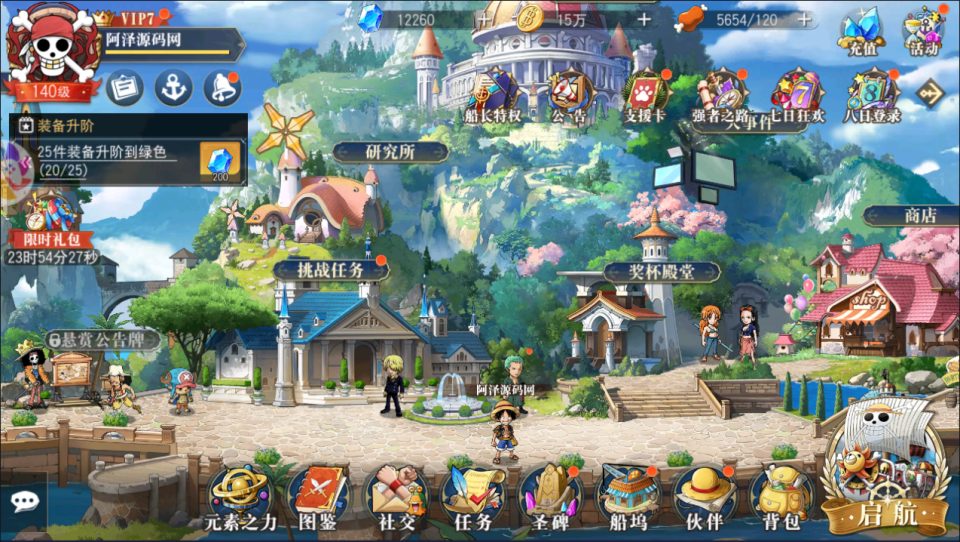Viewport: 960px width, 542px height.
Task: Open the 伙伴 partners straw hat icon
Action: [x=704, y=495]
